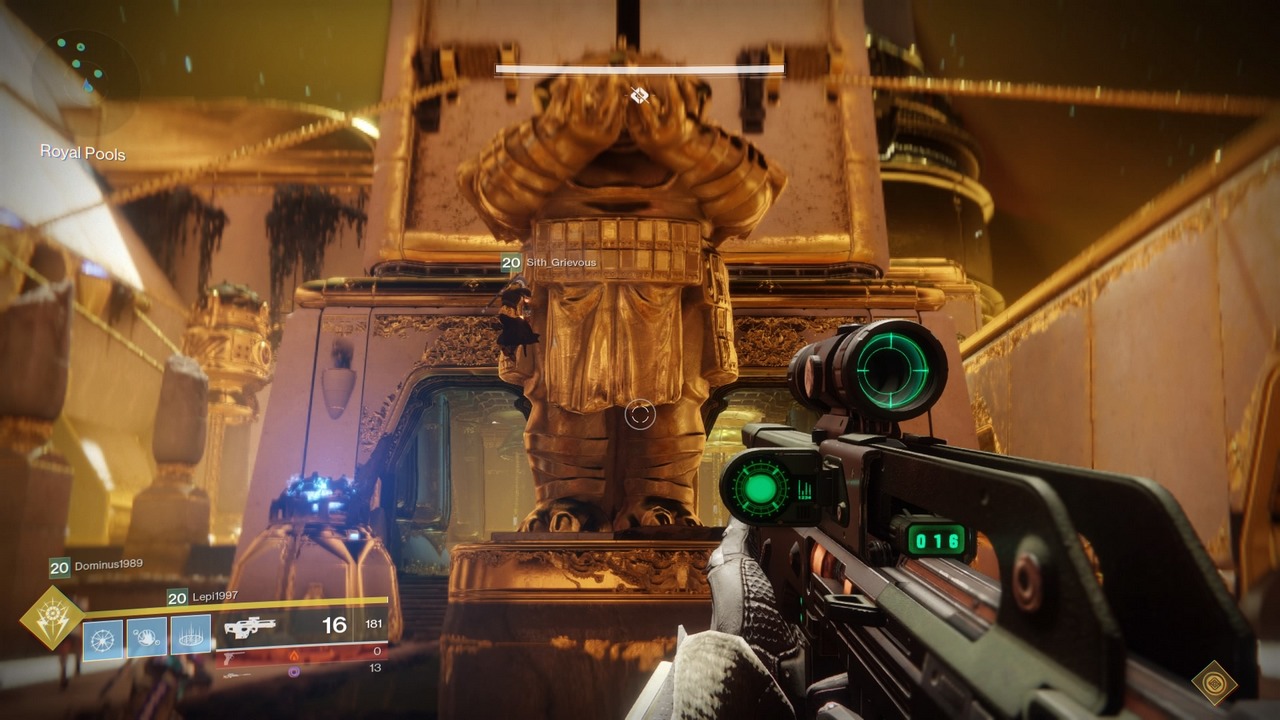Screen dimensions: 1280x720
Task: Use the rift class ability icon
Action: [x=190, y=638]
